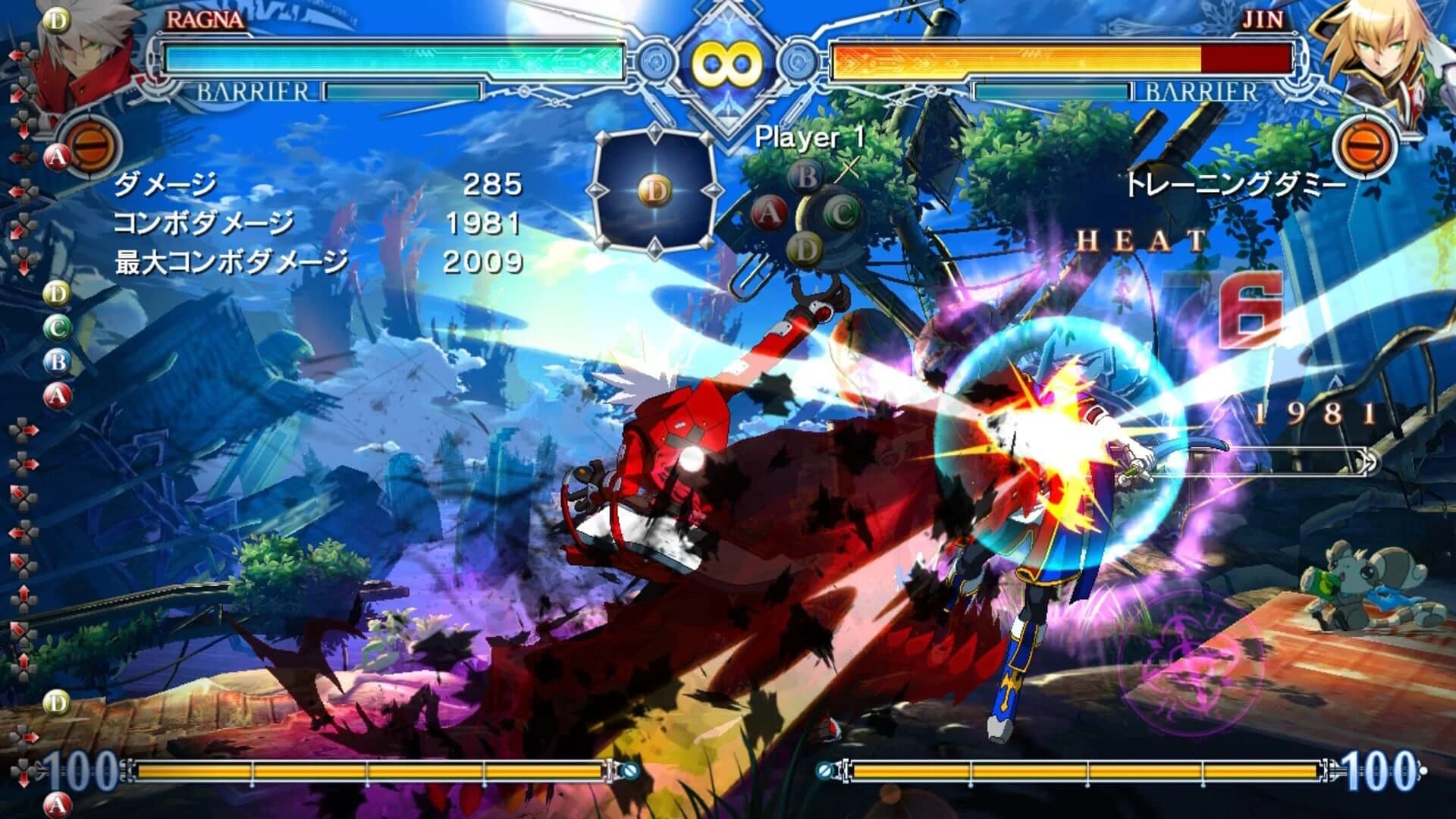Click the B button icon above the A button
Screen dimensions: 1456x819
click(807, 175)
